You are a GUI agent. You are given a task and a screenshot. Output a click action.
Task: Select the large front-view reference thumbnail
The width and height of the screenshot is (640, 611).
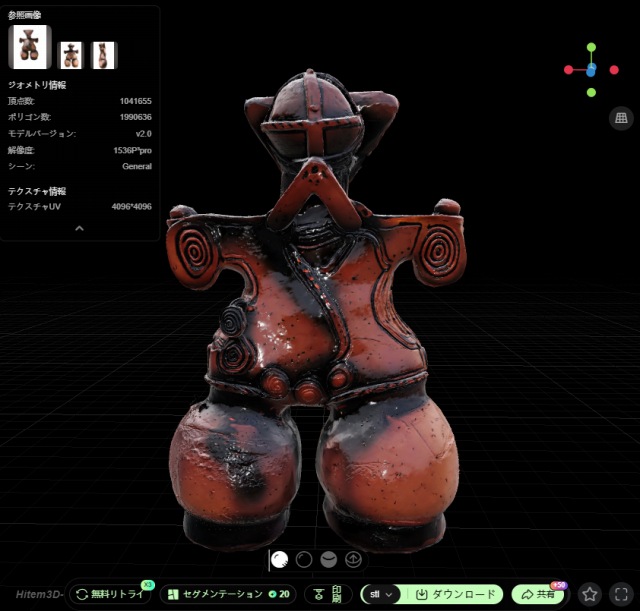tap(29, 46)
